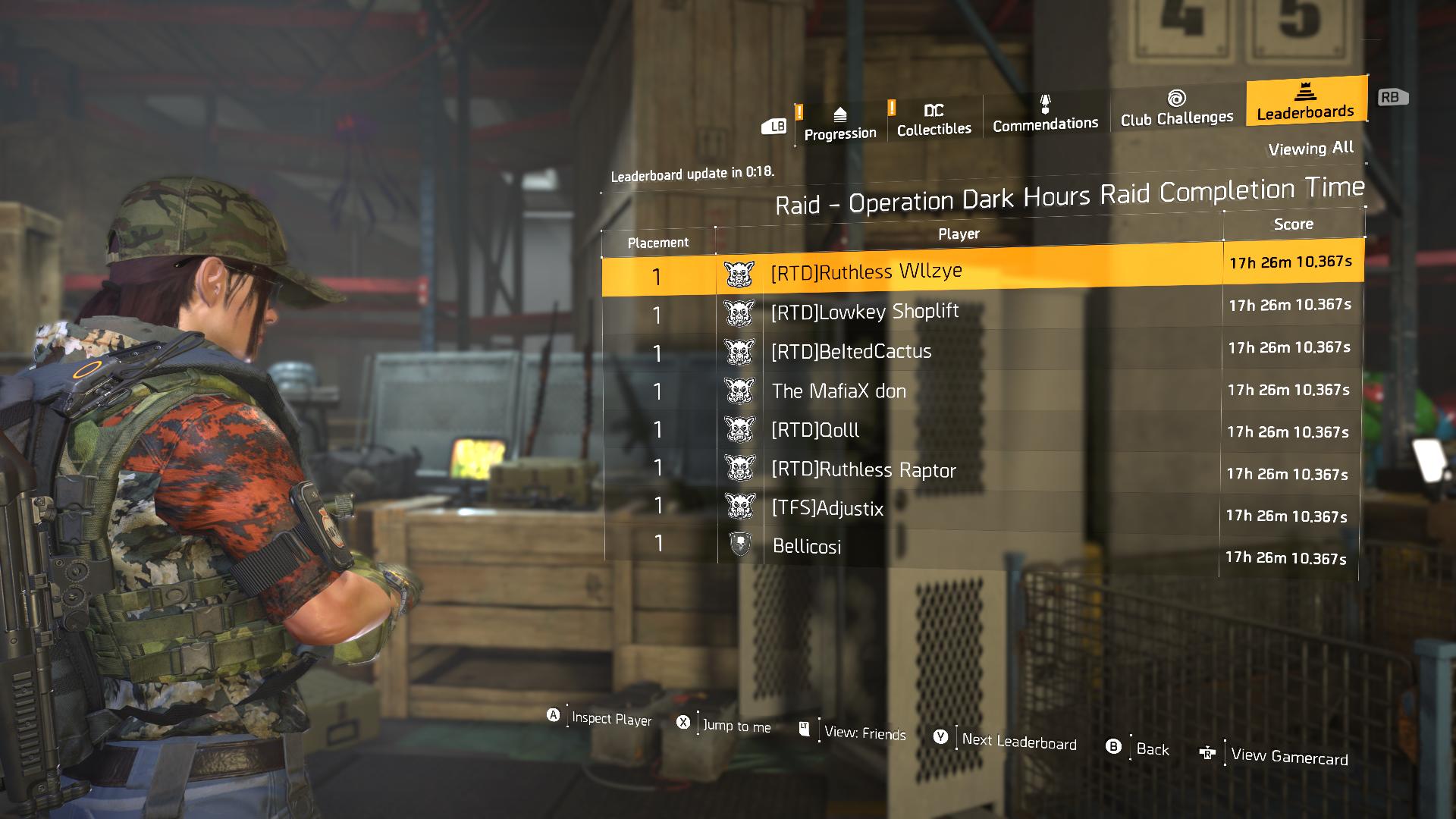Click Viewing All to change filter

(1310, 149)
